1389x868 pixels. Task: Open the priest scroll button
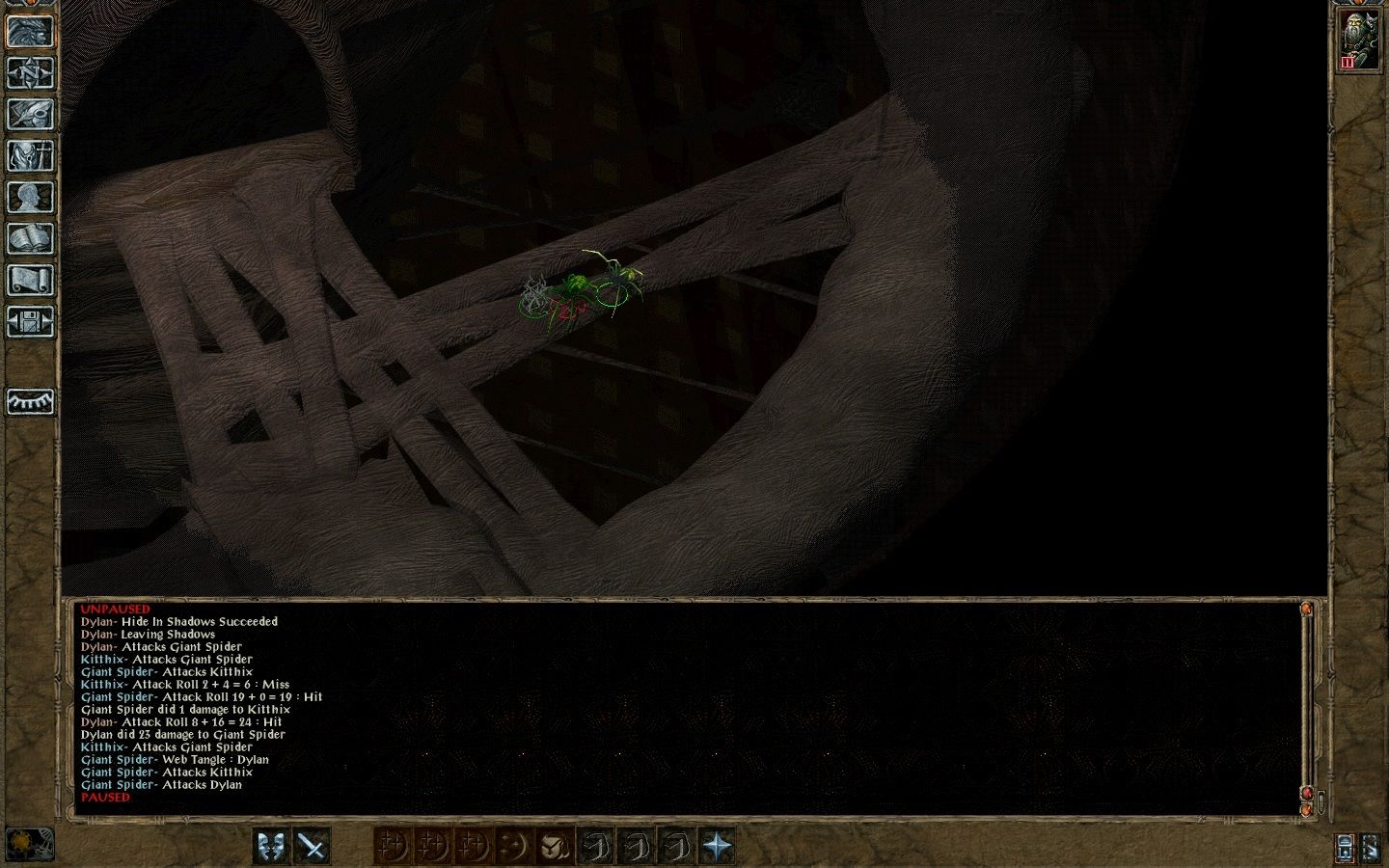[x=30, y=281]
